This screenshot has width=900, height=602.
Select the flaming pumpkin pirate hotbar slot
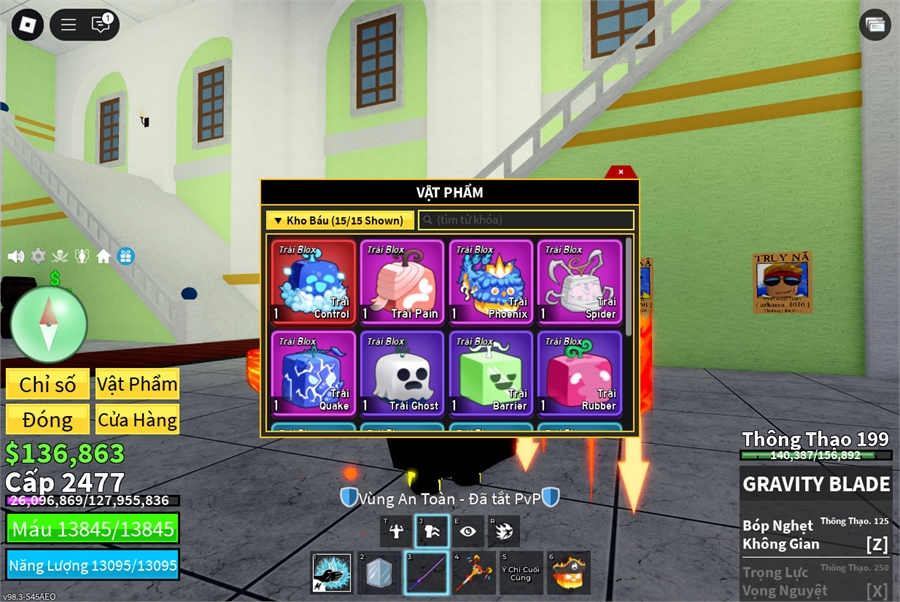(570, 573)
